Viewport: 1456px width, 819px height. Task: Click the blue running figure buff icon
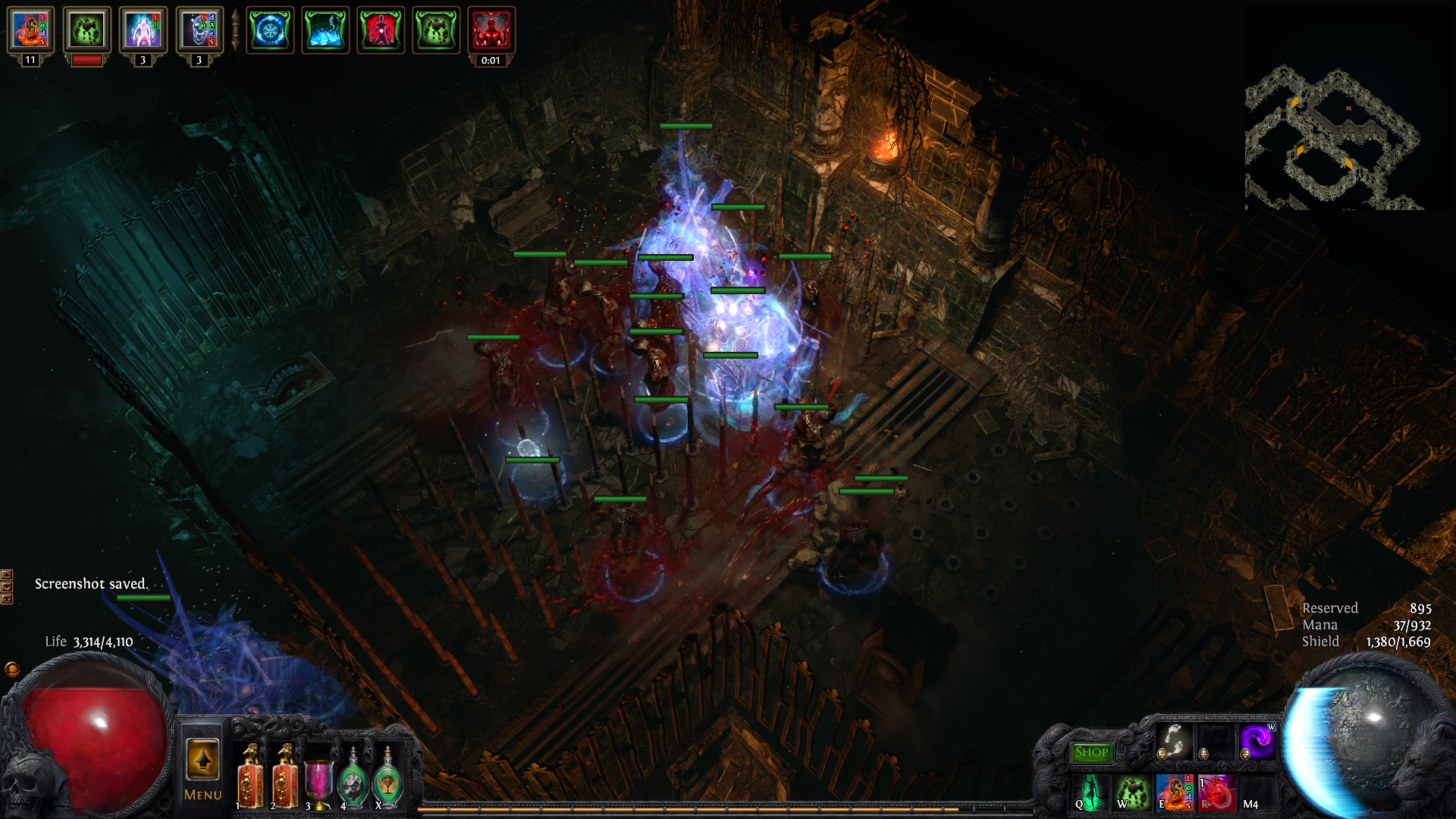[x=325, y=30]
